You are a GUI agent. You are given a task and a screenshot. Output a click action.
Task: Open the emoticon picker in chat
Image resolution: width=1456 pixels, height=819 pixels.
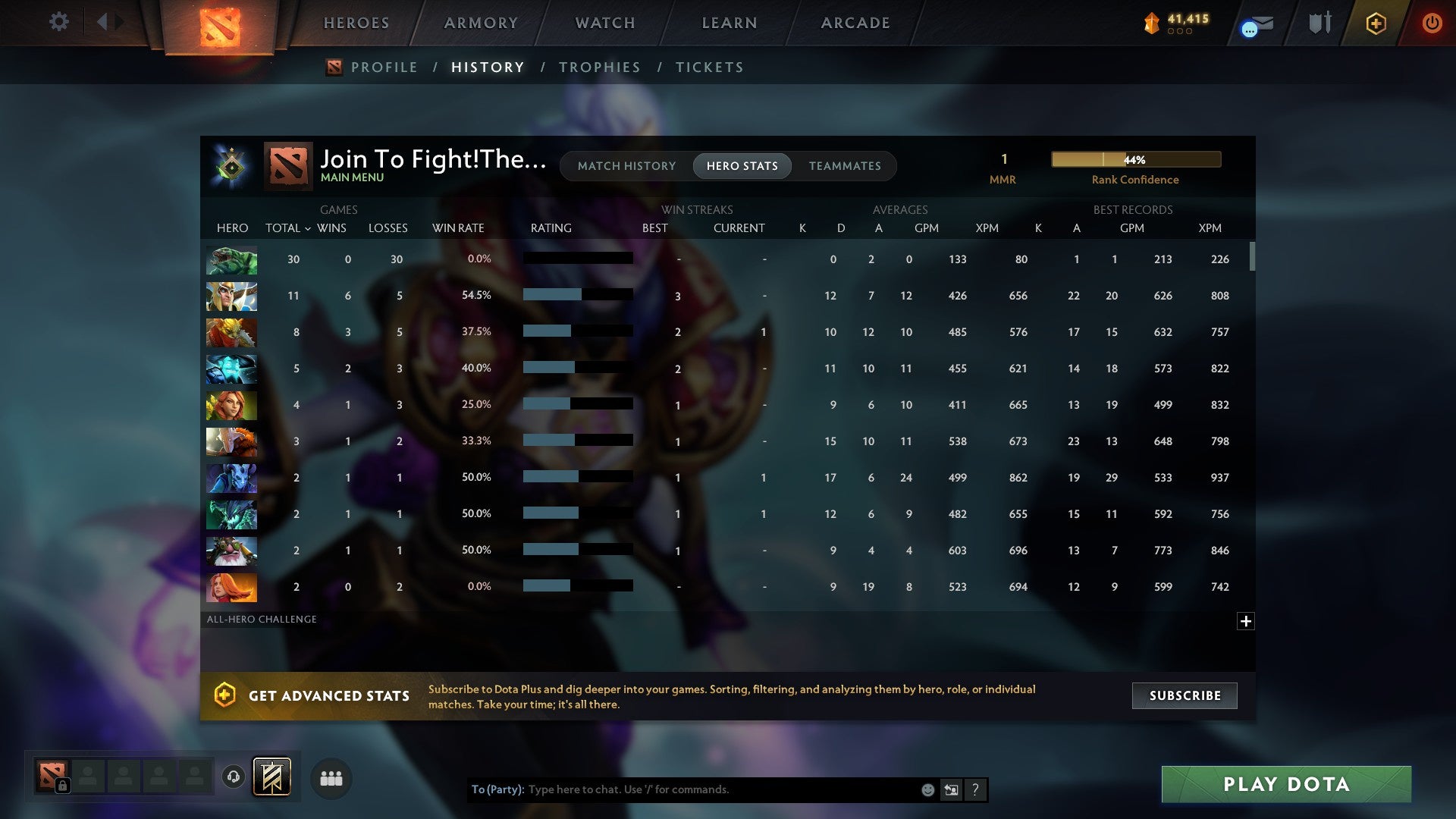(x=927, y=789)
